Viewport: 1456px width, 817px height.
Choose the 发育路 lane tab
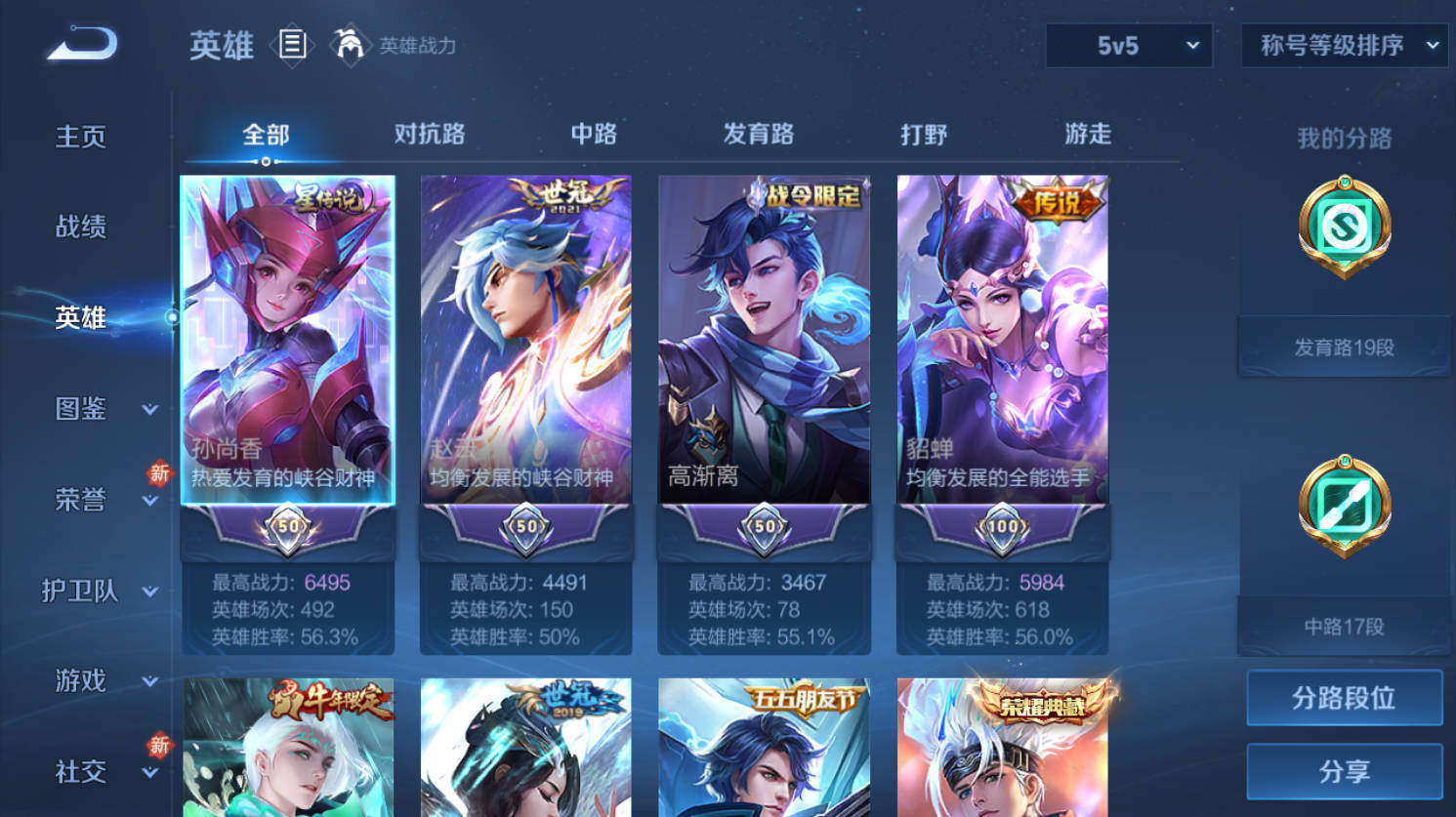click(758, 134)
